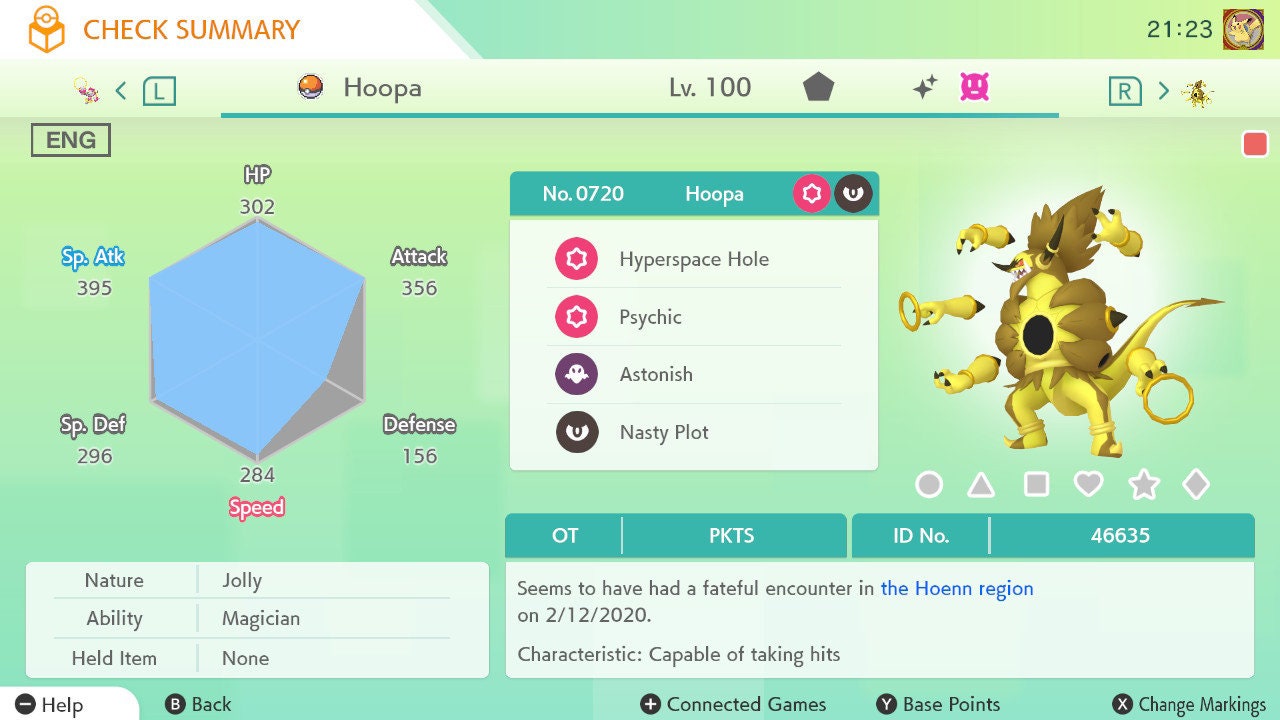Toggle the heart marking
Image resolution: width=1280 pixels, height=720 pixels.
point(1088,485)
